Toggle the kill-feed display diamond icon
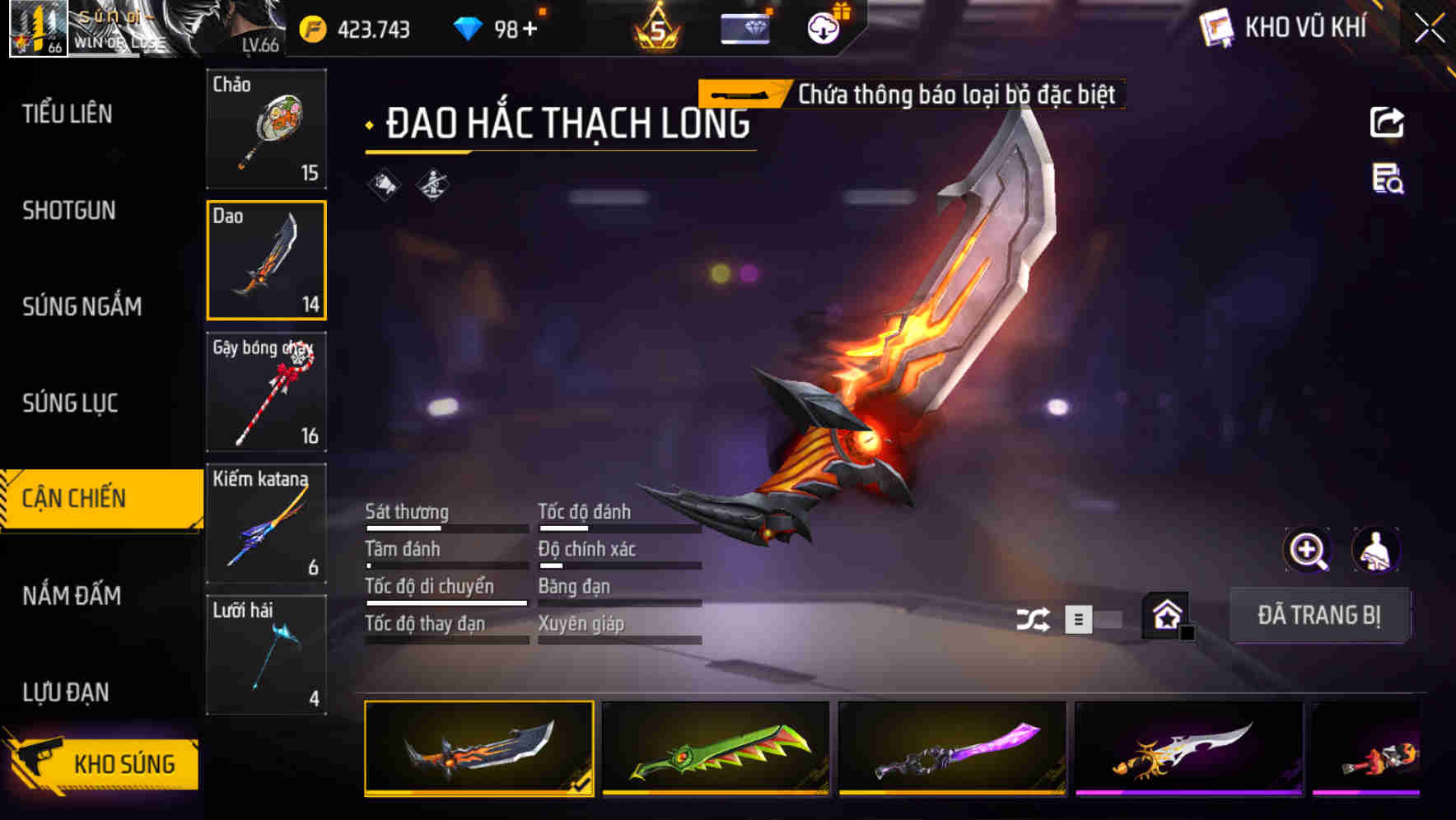This screenshot has width=1456, height=820. pos(431,185)
